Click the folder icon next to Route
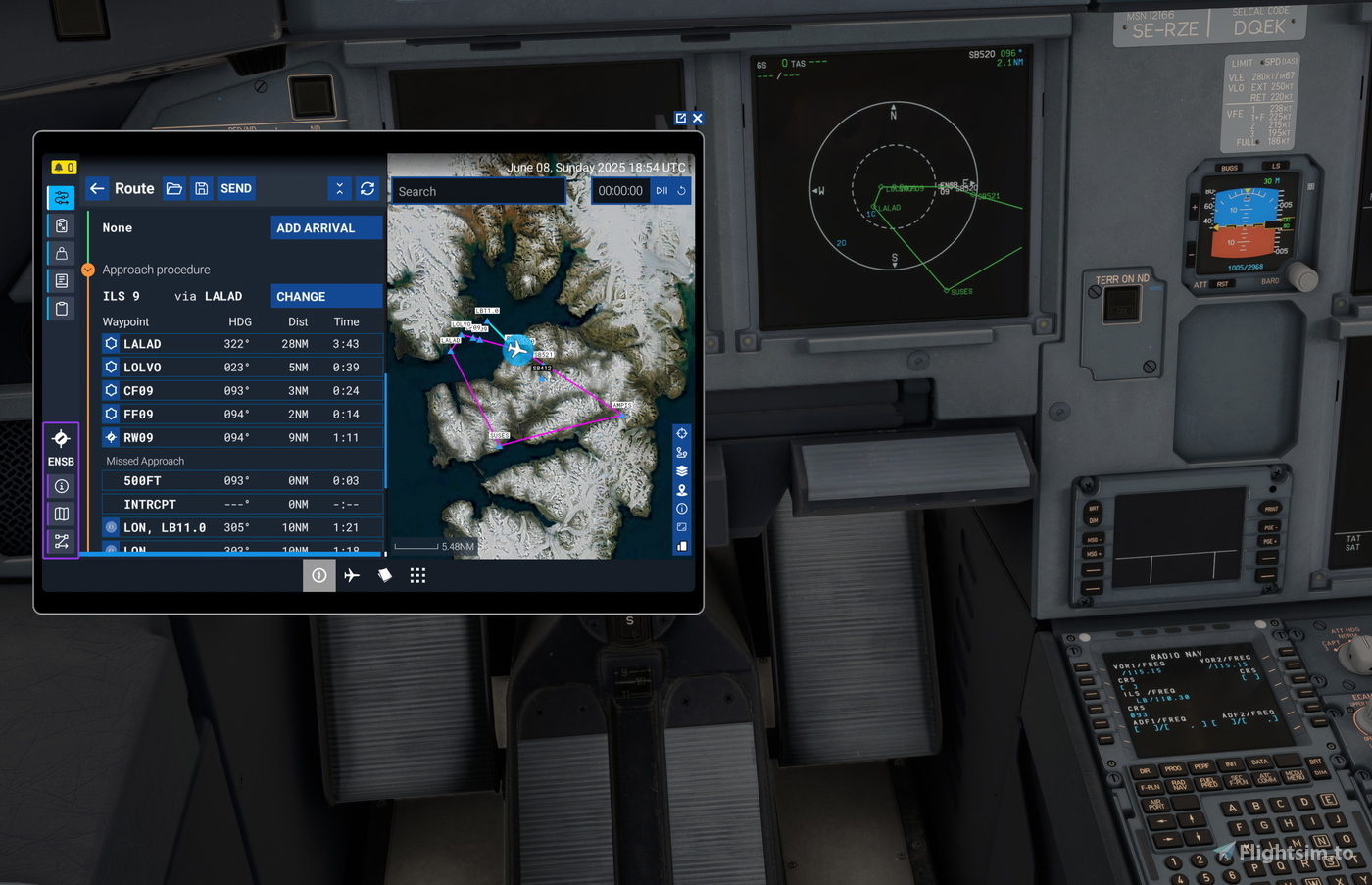Image resolution: width=1372 pixels, height=885 pixels. point(173,188)
